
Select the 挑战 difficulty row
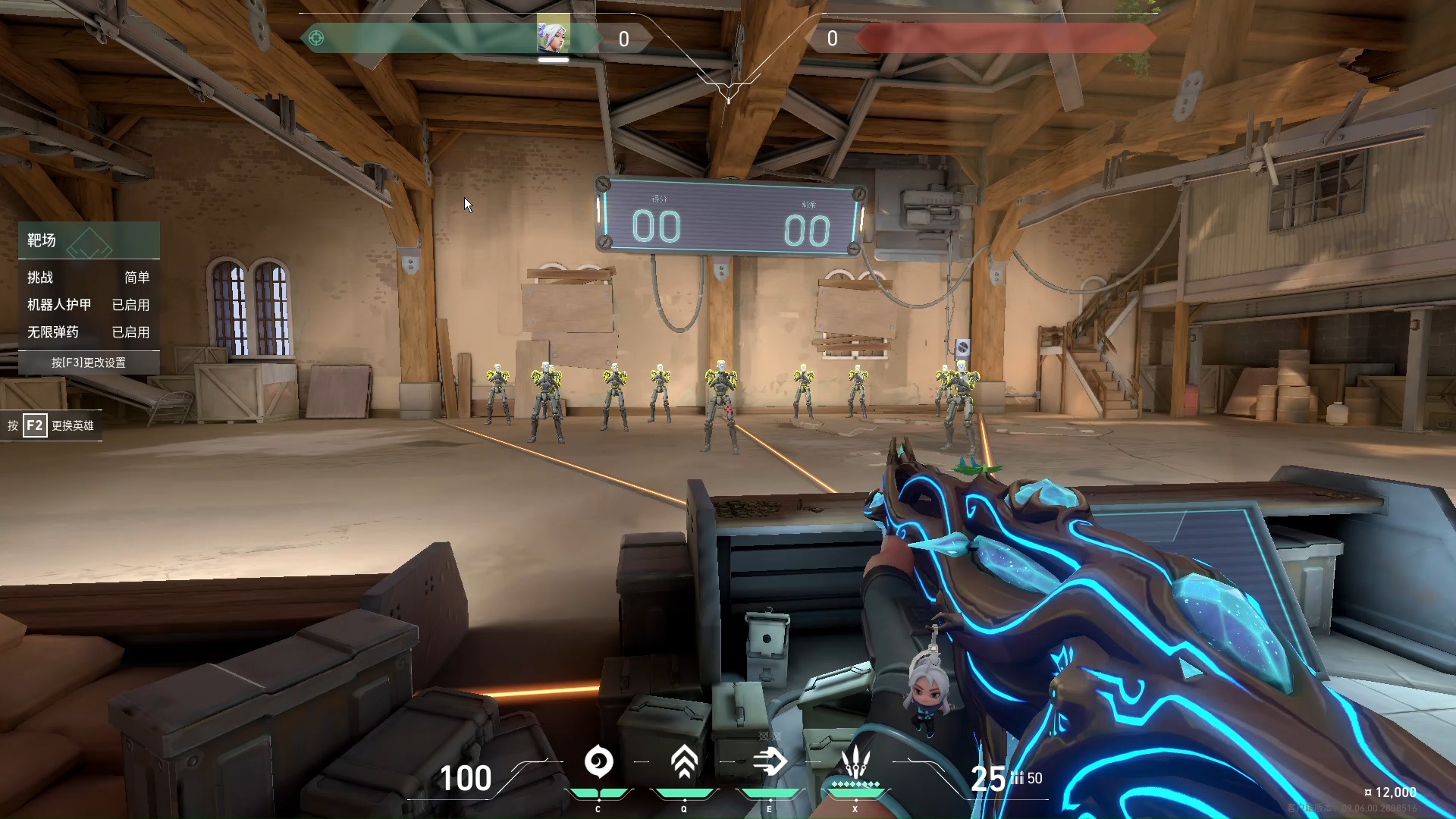pos(89,278)
